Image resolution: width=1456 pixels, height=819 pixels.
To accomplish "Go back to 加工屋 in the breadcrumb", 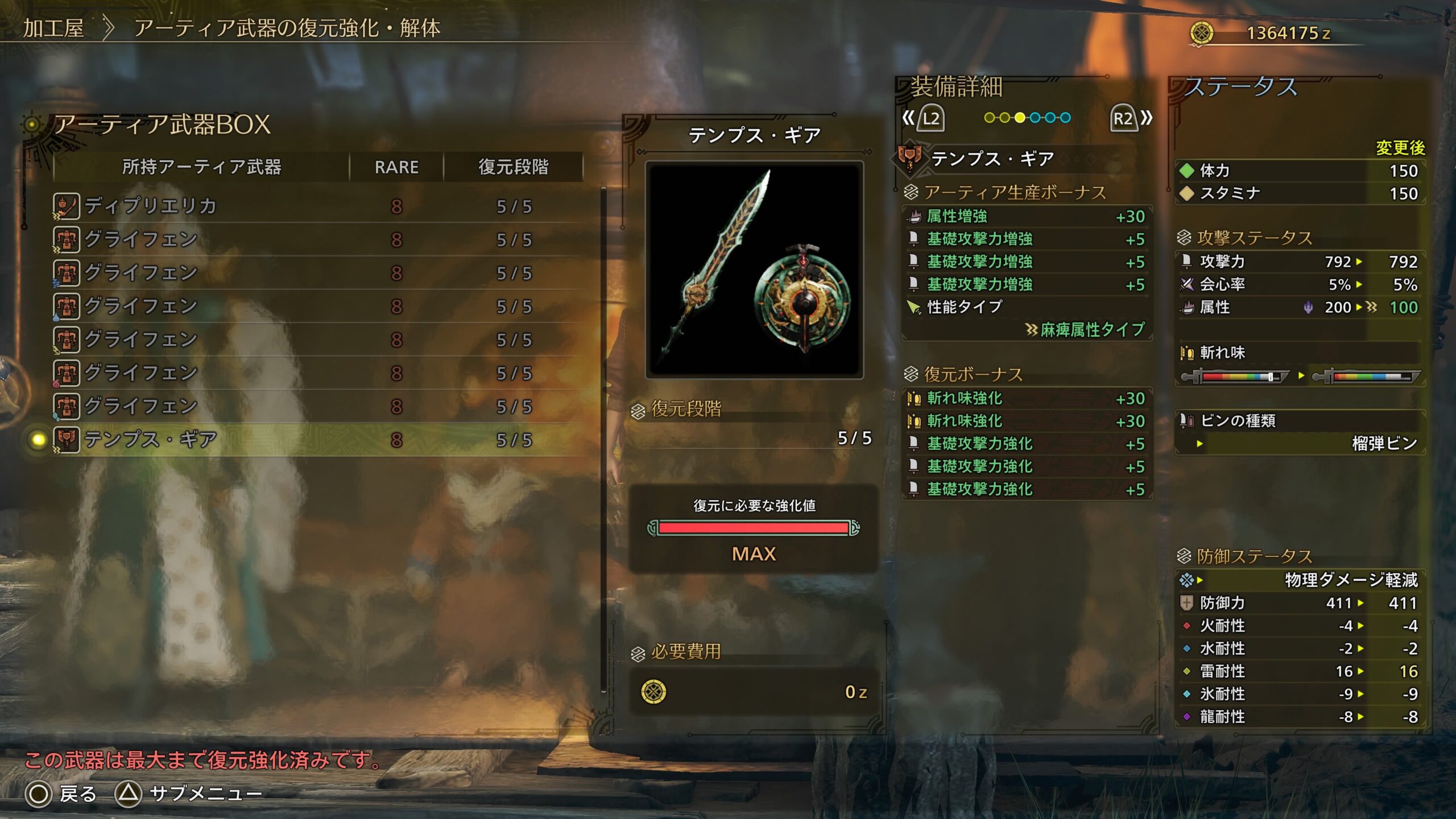I will point(53,28).
